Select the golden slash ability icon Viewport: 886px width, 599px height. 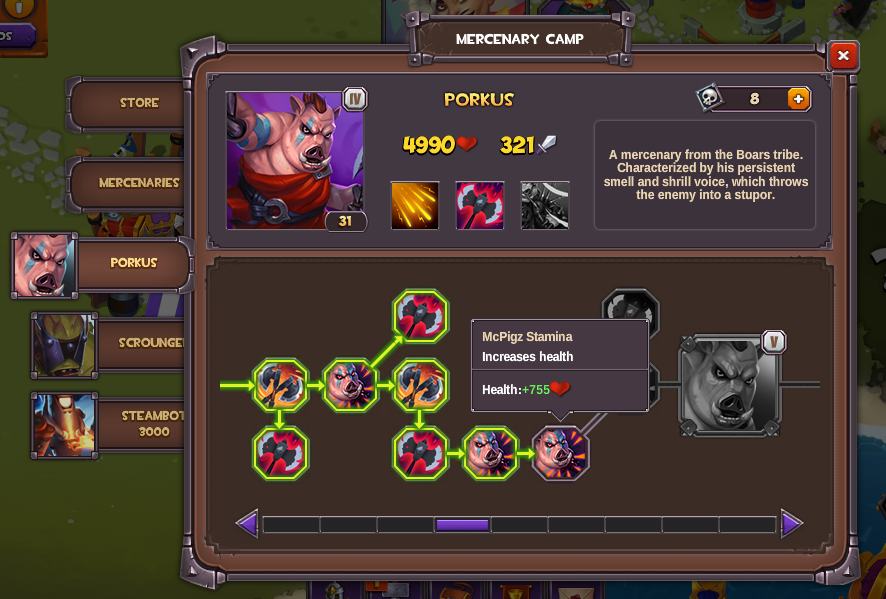coord(414,205)
